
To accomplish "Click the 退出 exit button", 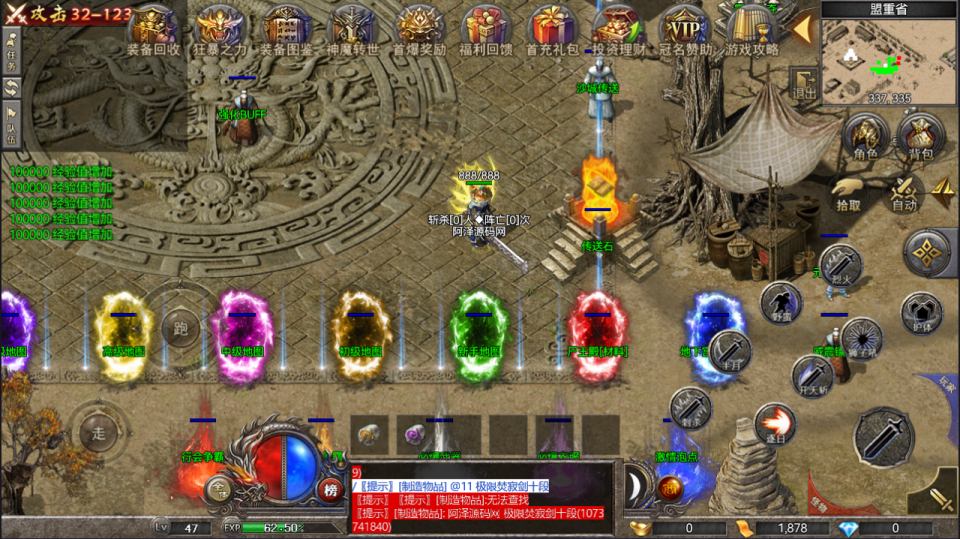I will coord(803,83).
